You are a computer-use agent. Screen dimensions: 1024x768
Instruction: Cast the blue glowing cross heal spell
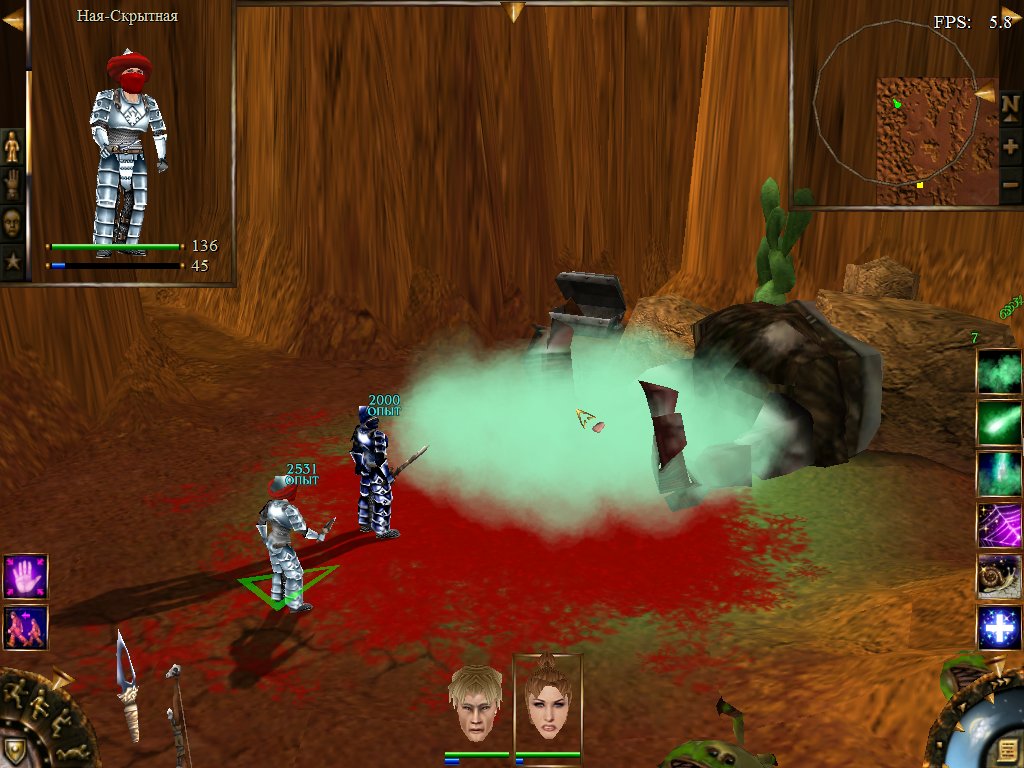tap(999, 628)
